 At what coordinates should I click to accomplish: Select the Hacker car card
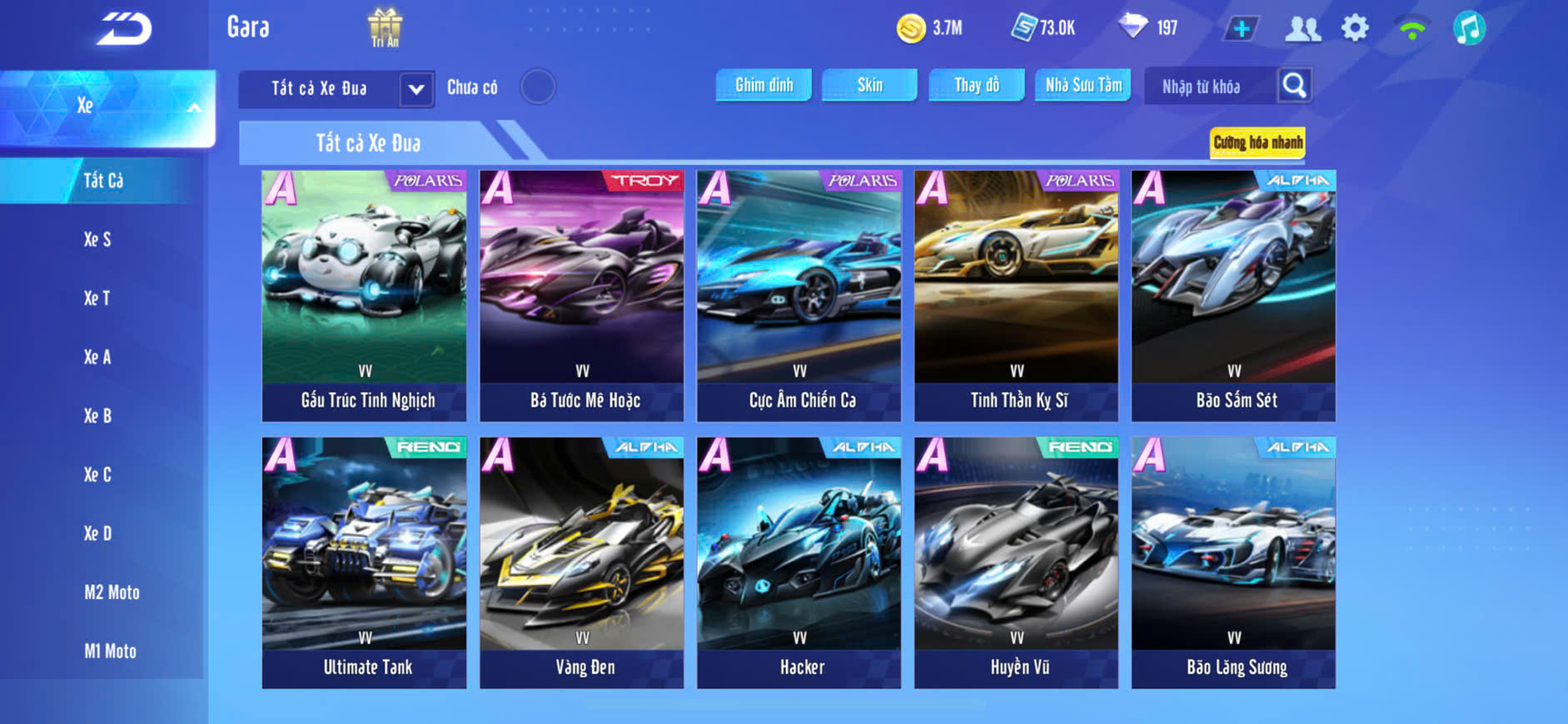[x=799, y=562]
